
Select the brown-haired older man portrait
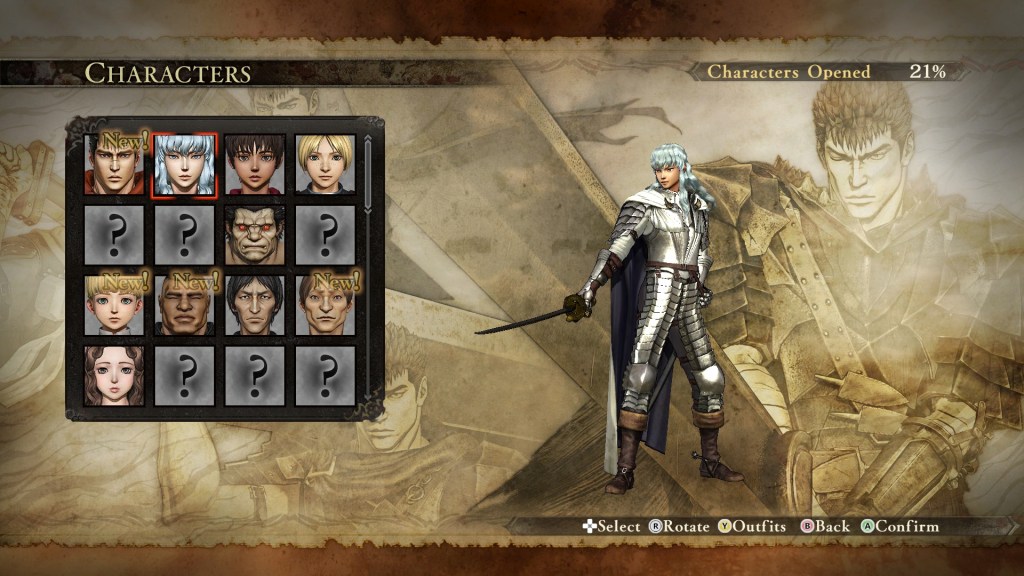point(325,305)
